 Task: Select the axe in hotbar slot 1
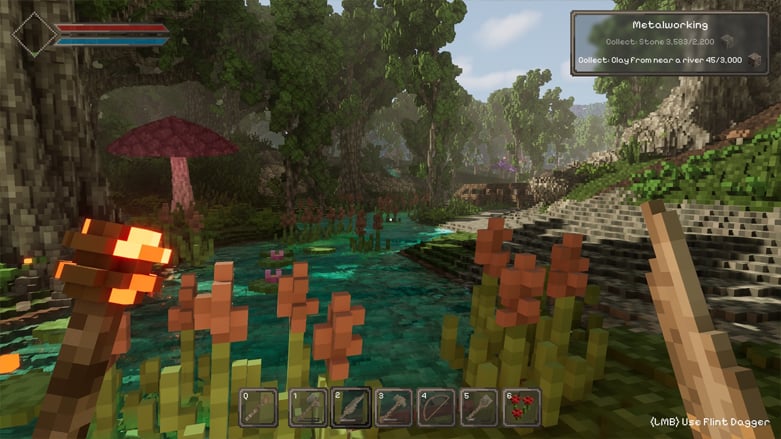(308, 408)
